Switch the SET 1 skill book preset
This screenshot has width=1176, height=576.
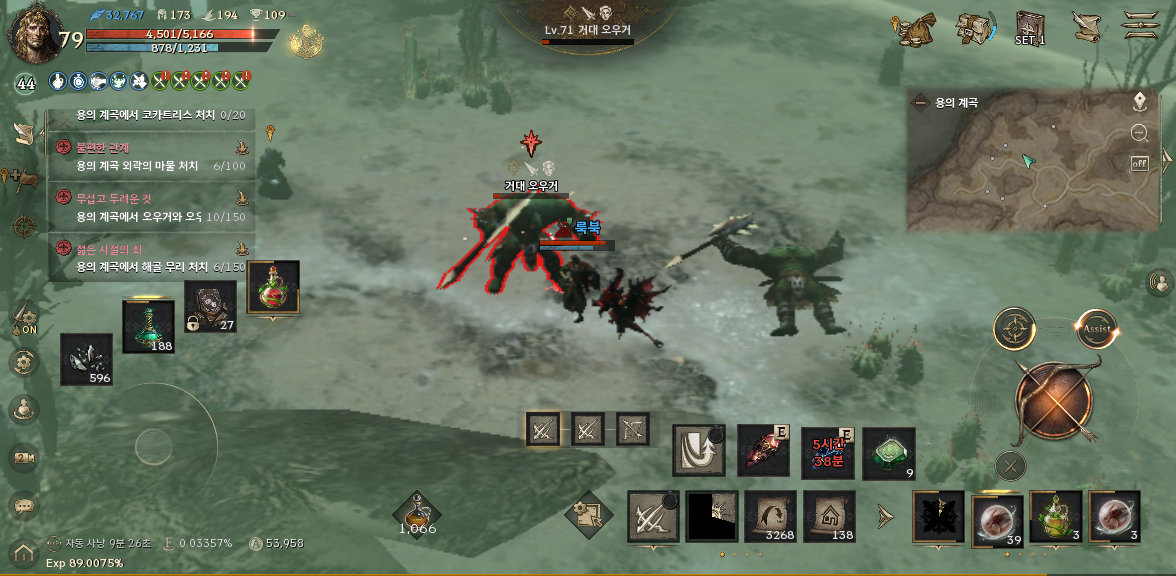tap(1029, 28)
